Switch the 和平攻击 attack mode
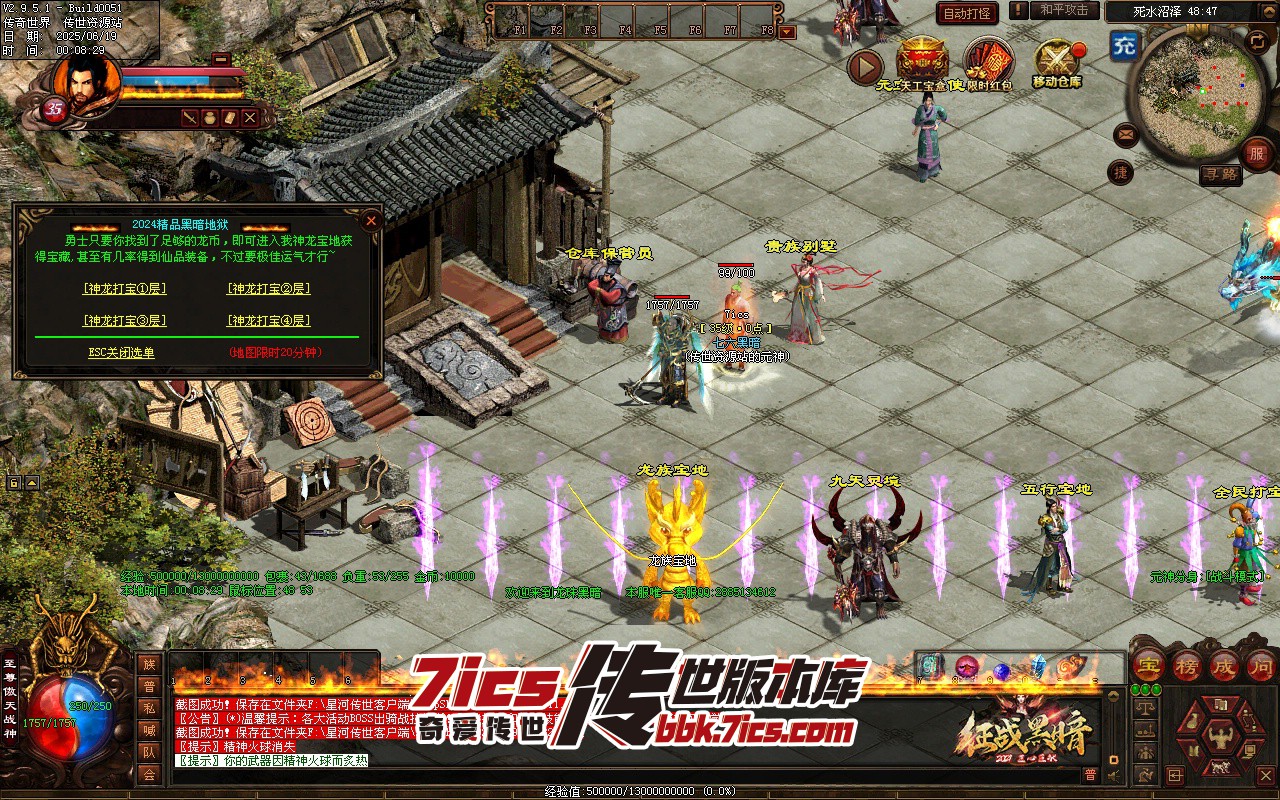This screenshot has height=800, width=1280. tap(1063, 10)
